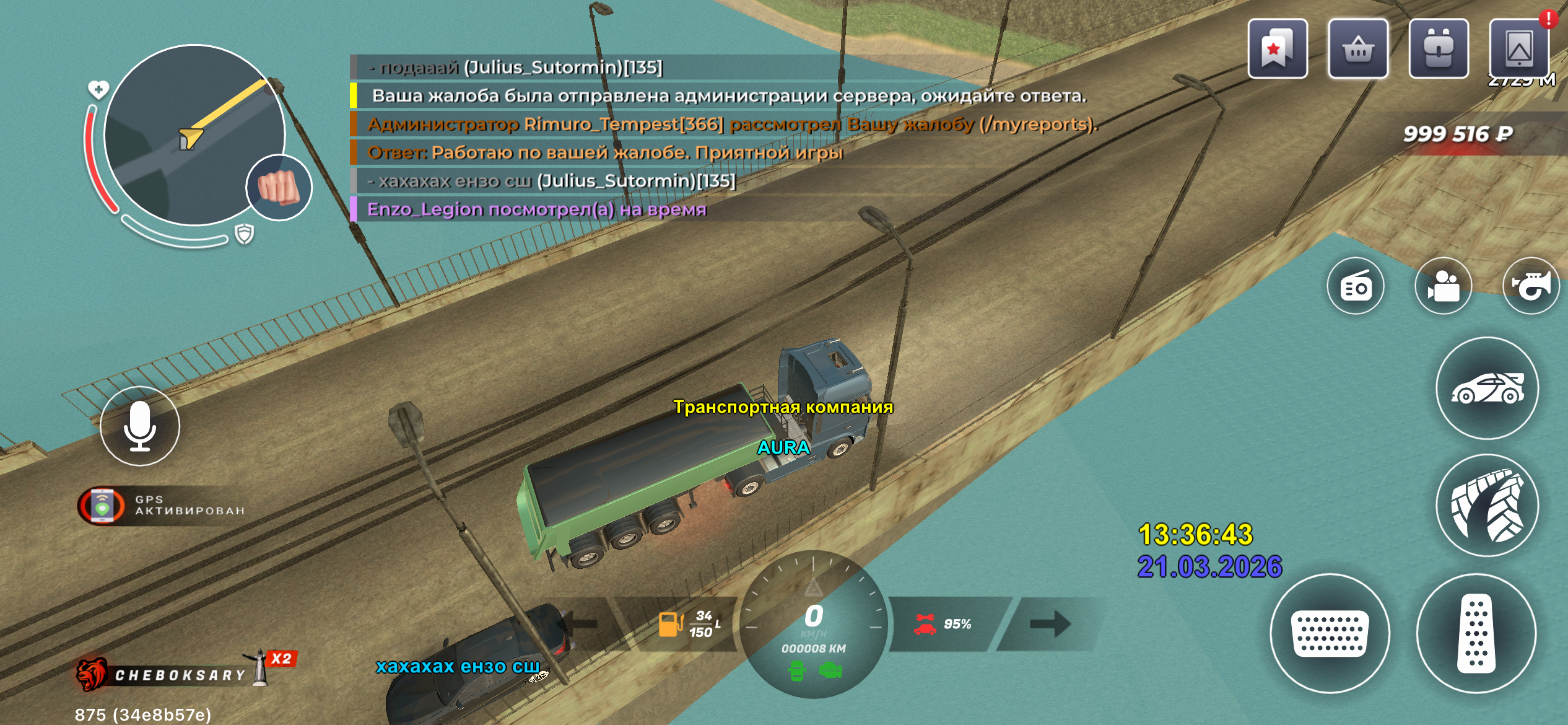The height and width of the screenshot is (725, 1568).
Task: Hit the wide brake pedal
Action: click(1330, 633)
